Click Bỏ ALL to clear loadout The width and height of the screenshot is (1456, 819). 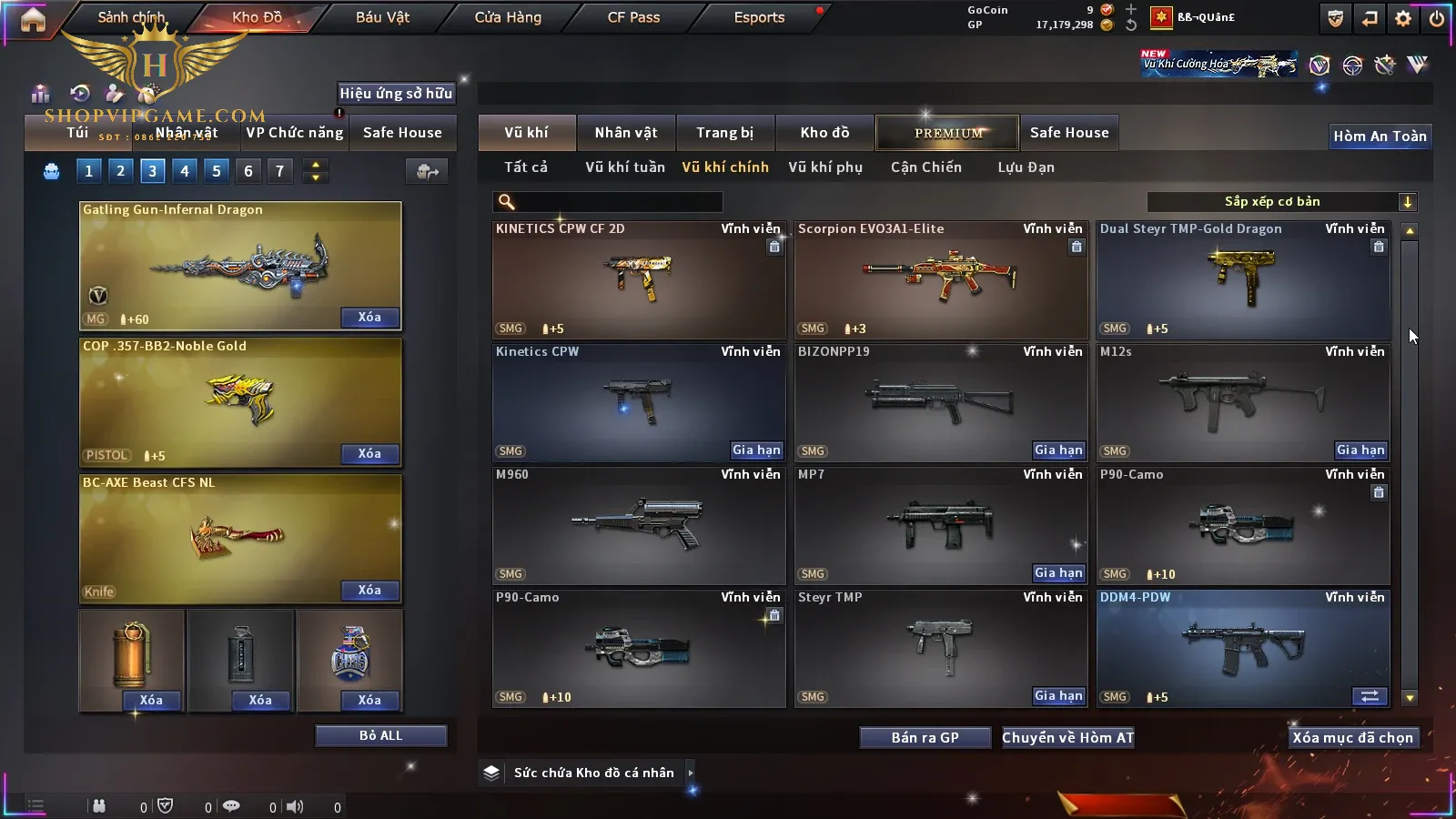point(380,735)
